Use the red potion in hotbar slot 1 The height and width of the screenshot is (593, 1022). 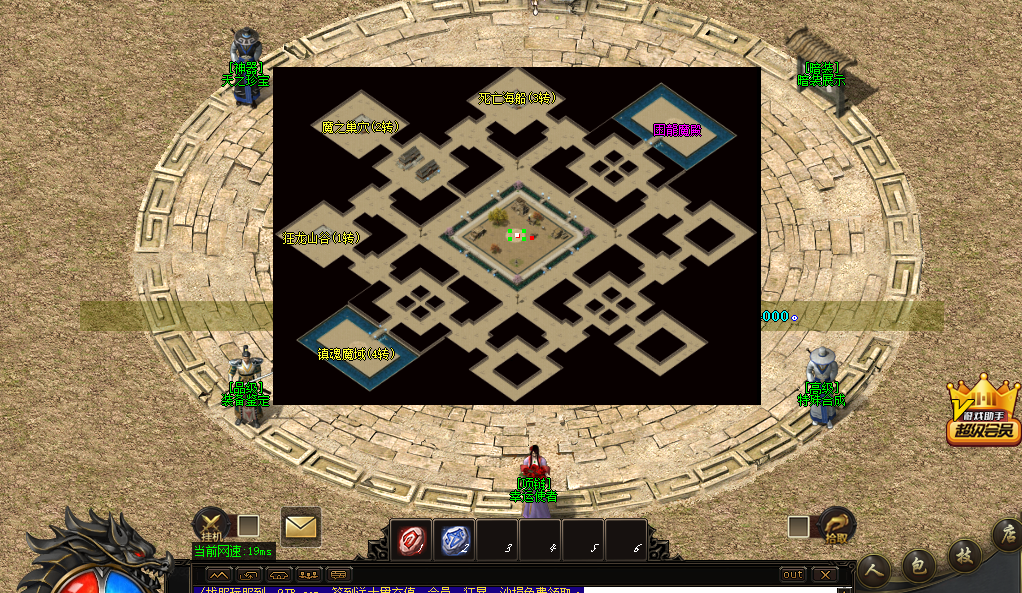coord(411,540)
